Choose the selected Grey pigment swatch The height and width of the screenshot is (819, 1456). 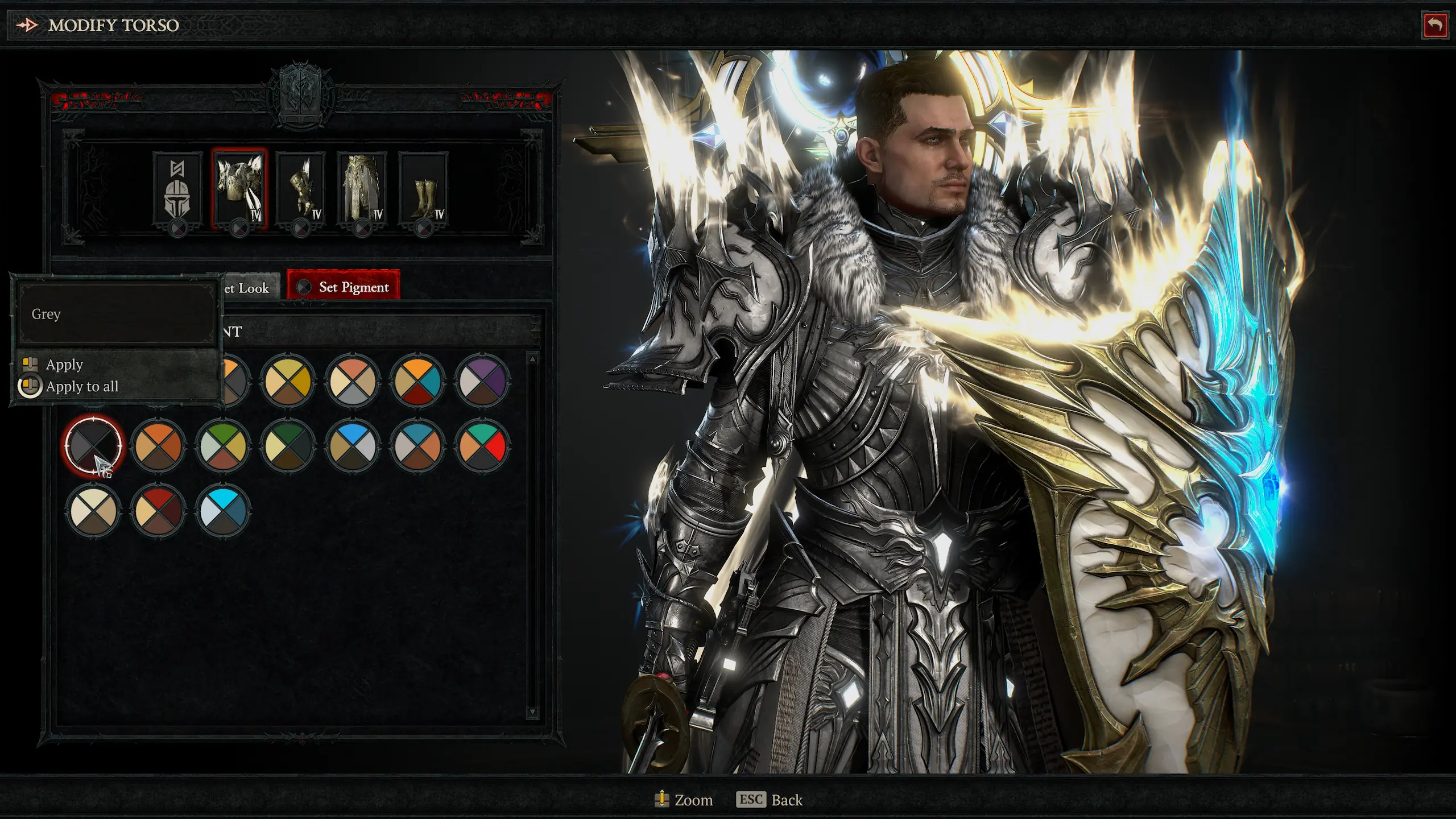[93, 445]
